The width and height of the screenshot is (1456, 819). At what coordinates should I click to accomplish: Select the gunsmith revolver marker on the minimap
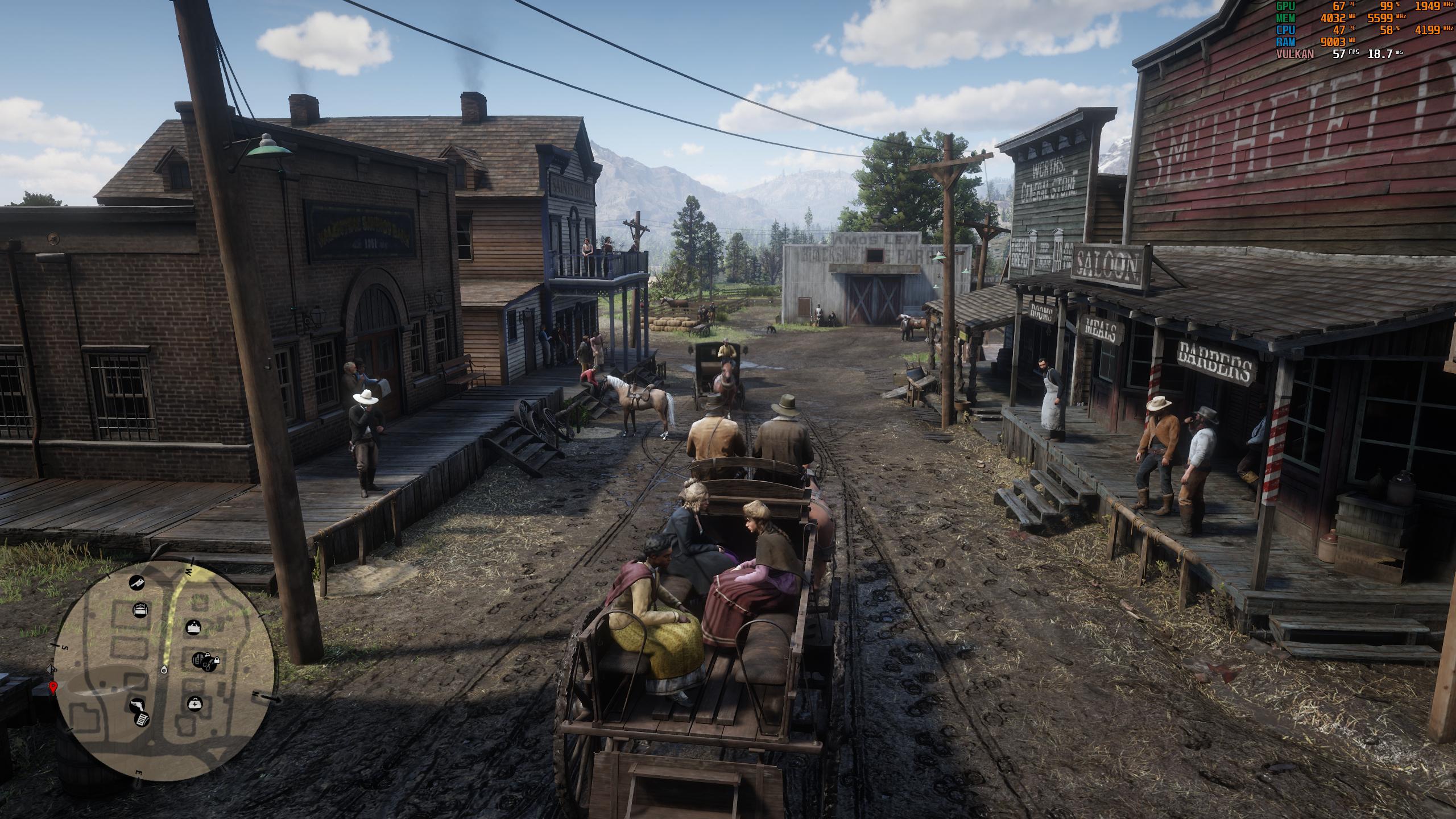point(136,706)
